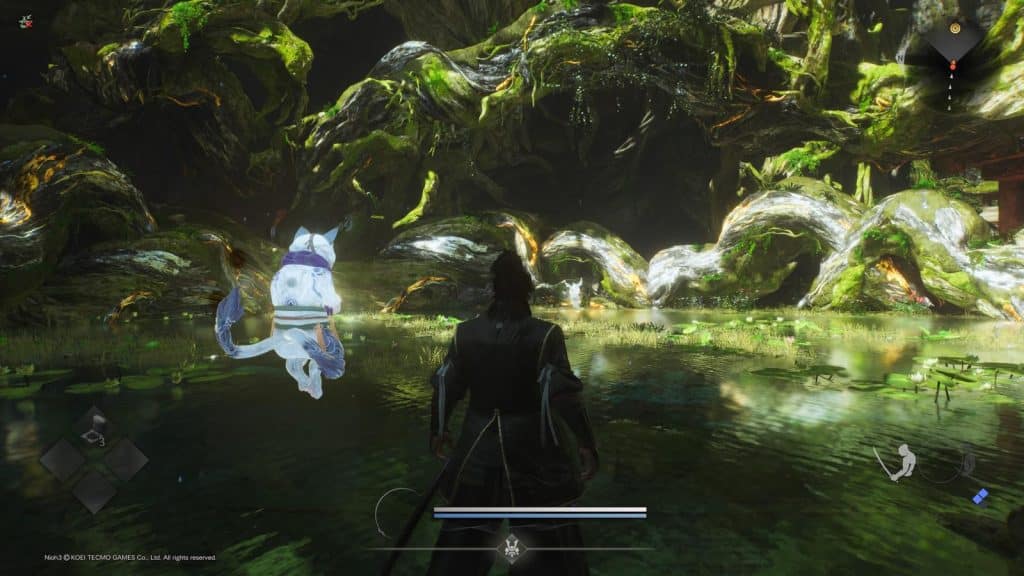Select the shortcut item slot holding 3 items
The width and height of the screenshot is (1024, 576).
94,427
